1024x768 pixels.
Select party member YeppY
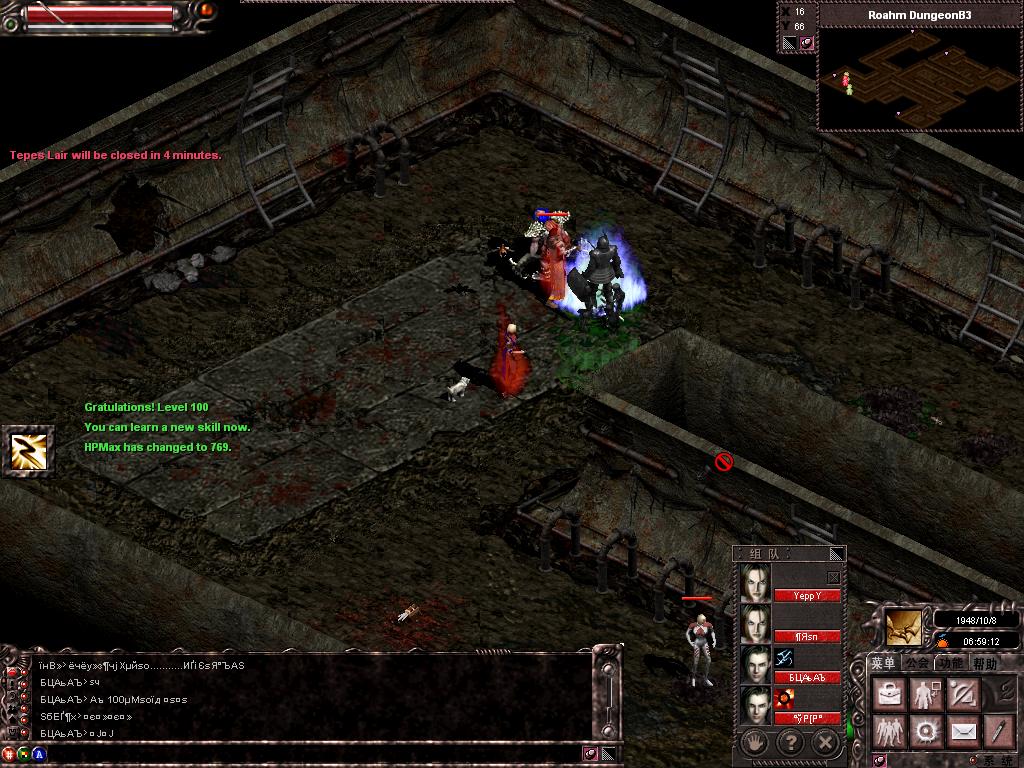coord(806,596)
